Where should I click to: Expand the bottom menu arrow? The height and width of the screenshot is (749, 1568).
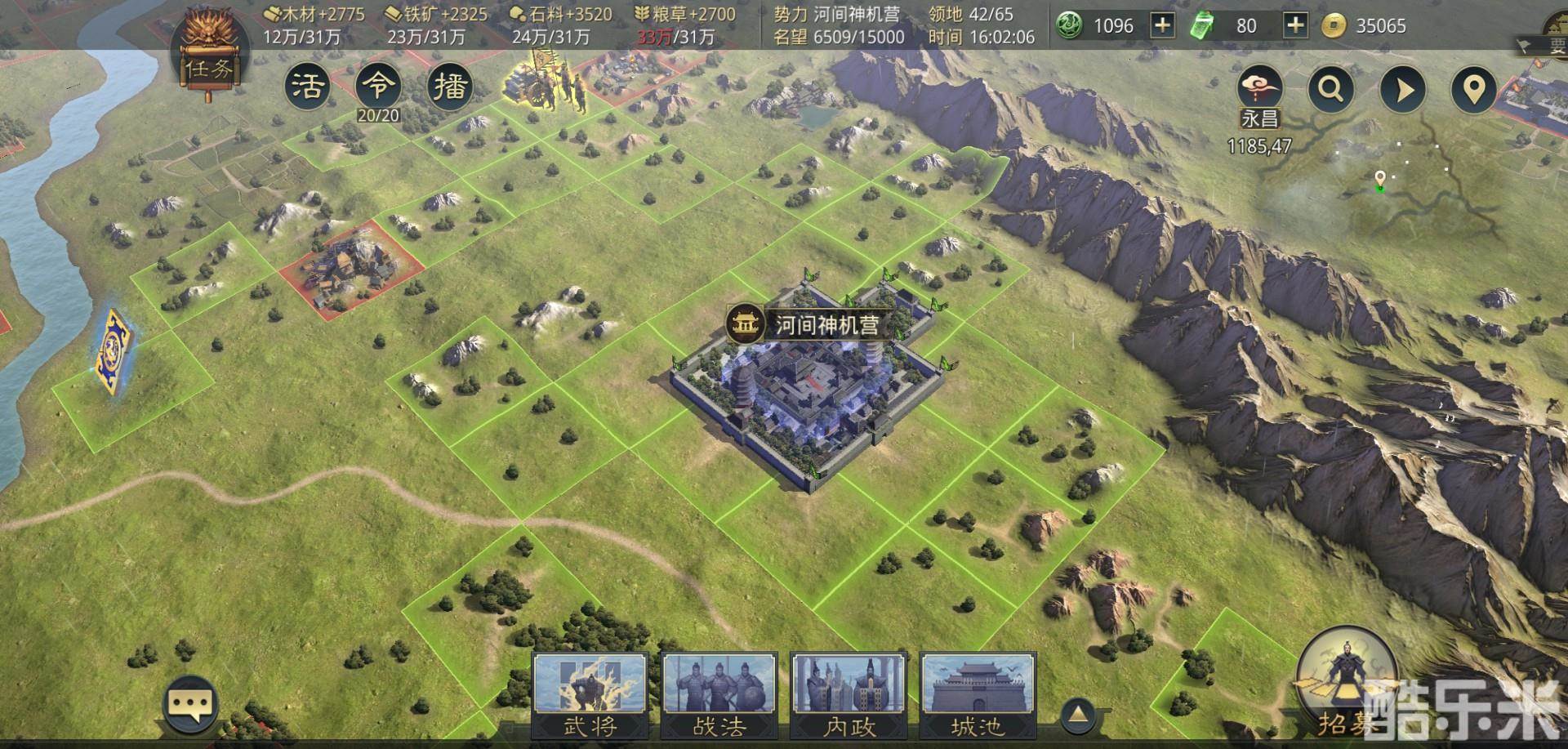[1078, 715]
